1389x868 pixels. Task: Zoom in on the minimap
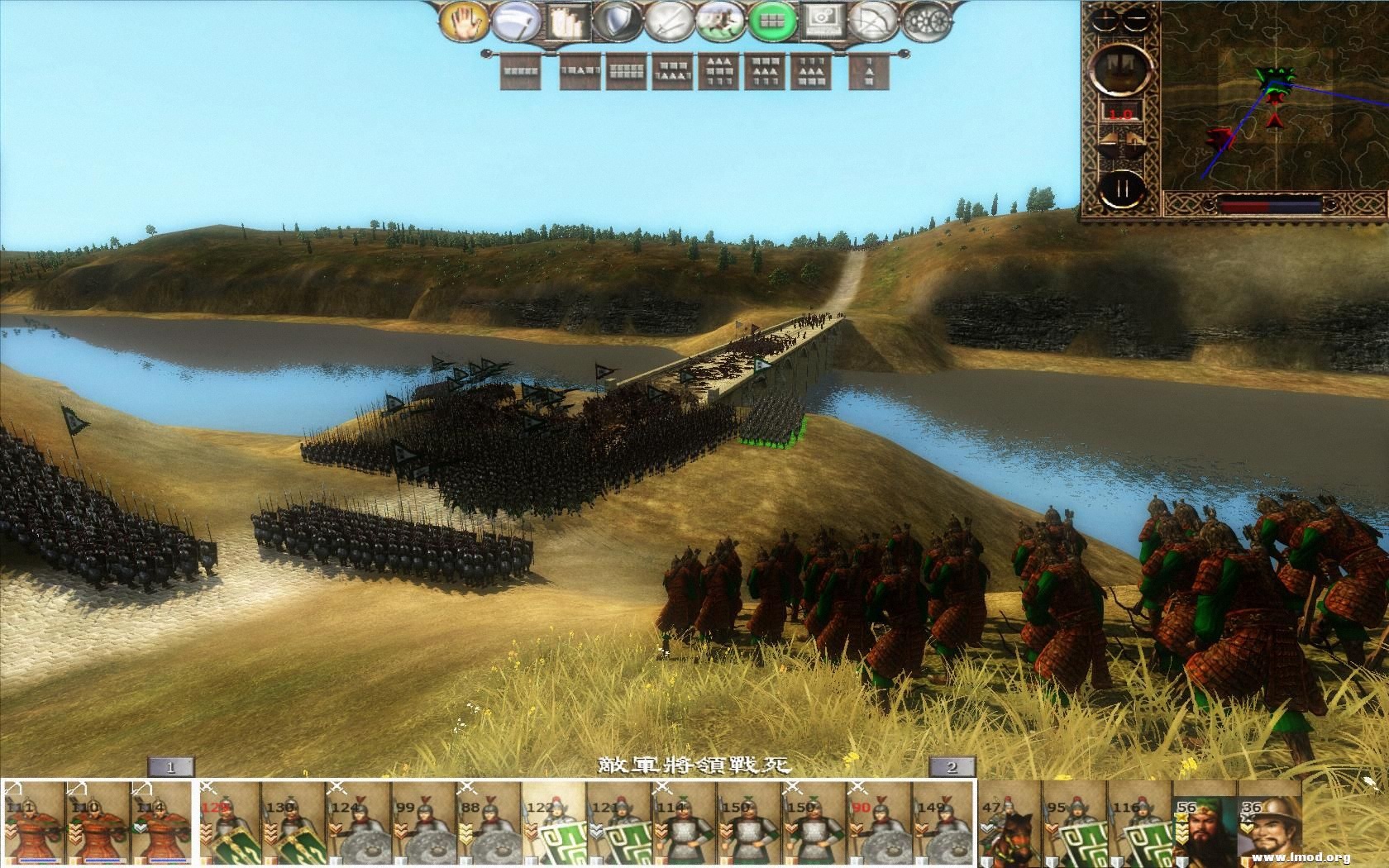pyautogui.click(x=1103, y=19)
